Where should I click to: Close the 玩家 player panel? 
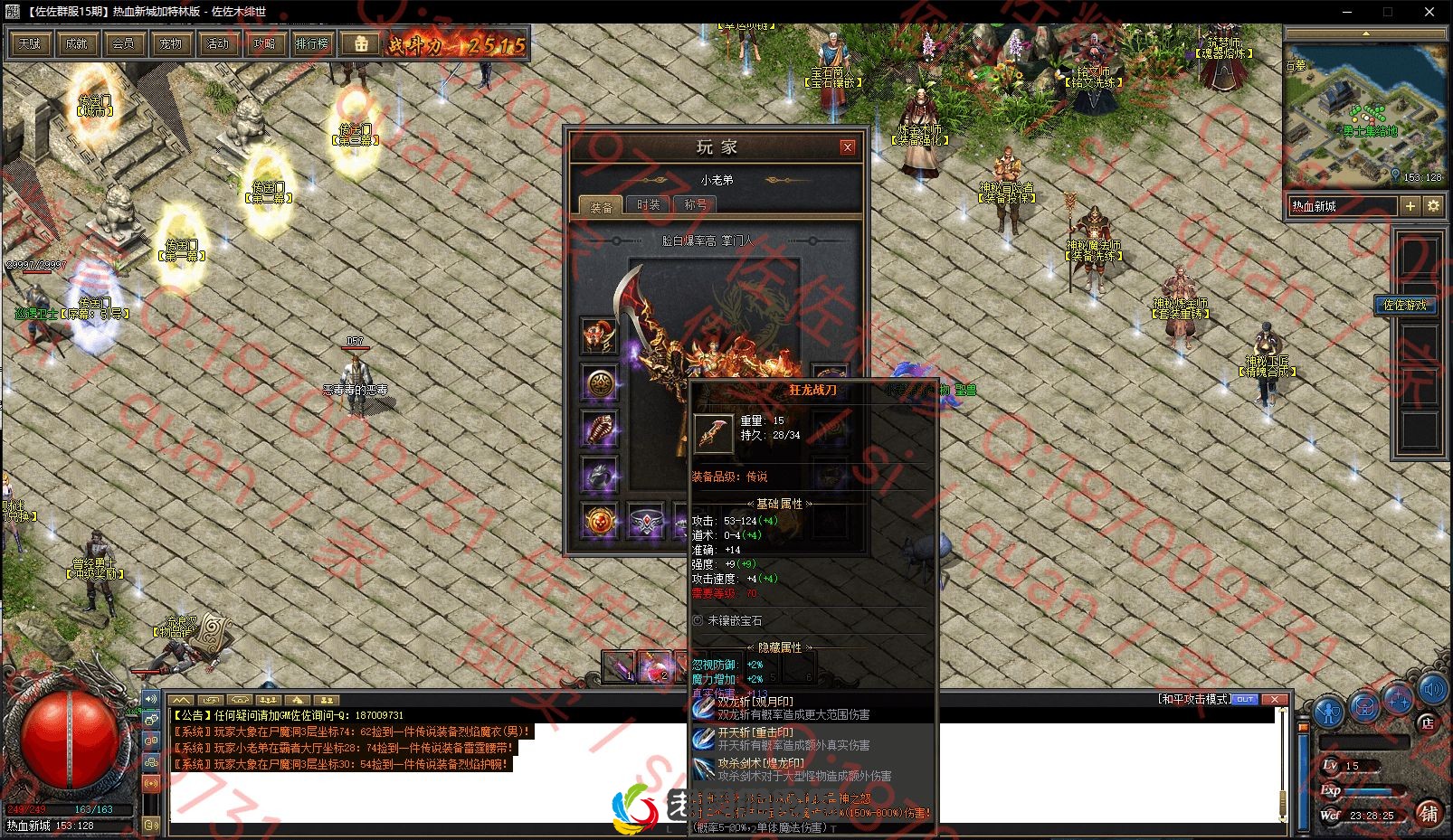point(848,146)
